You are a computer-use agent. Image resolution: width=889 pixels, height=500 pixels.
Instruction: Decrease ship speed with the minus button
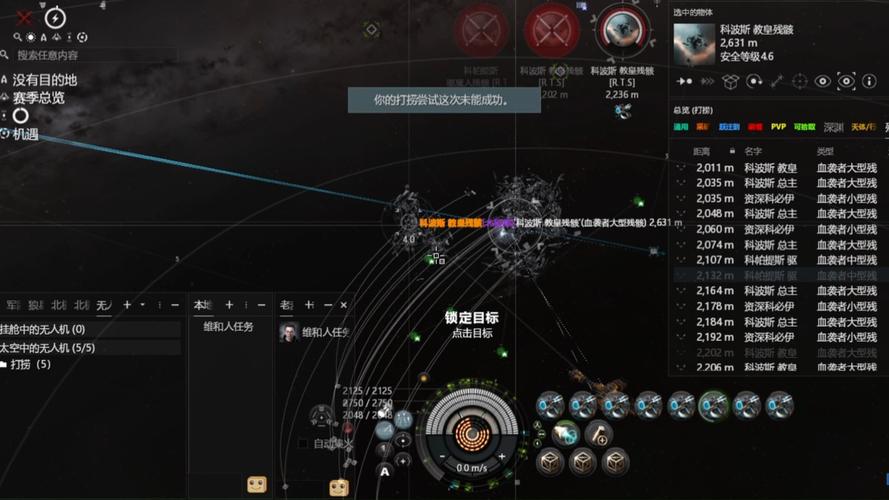[443, 458]
